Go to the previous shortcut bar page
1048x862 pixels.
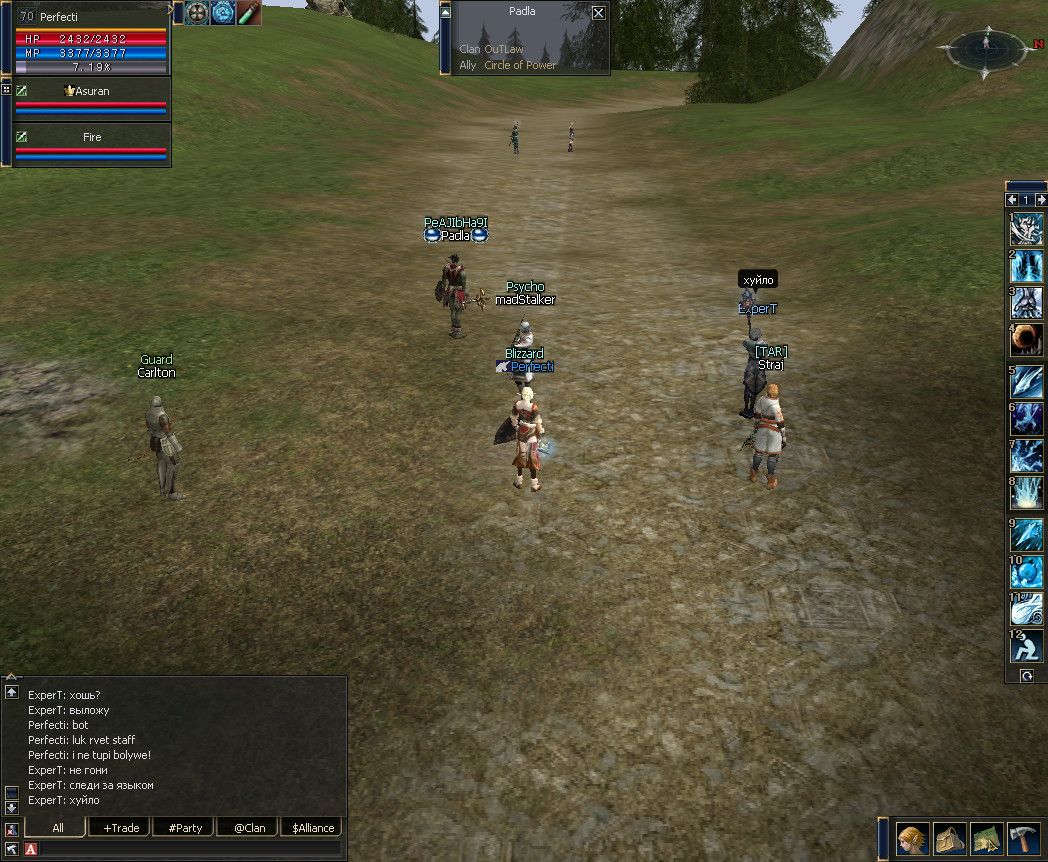coord(1011,200)
